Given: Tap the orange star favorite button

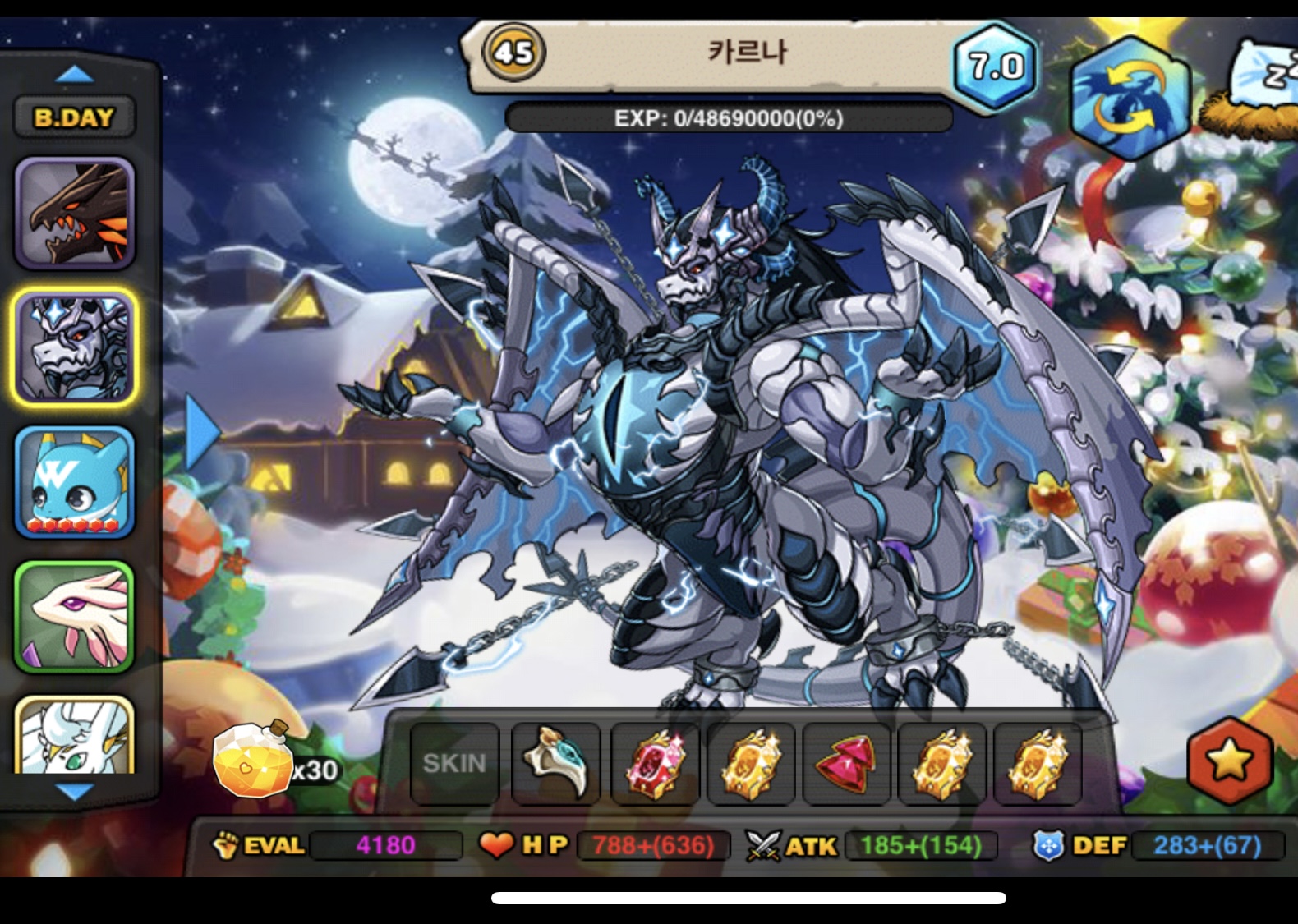Looking at the screenshot, I should [1229, 761].
